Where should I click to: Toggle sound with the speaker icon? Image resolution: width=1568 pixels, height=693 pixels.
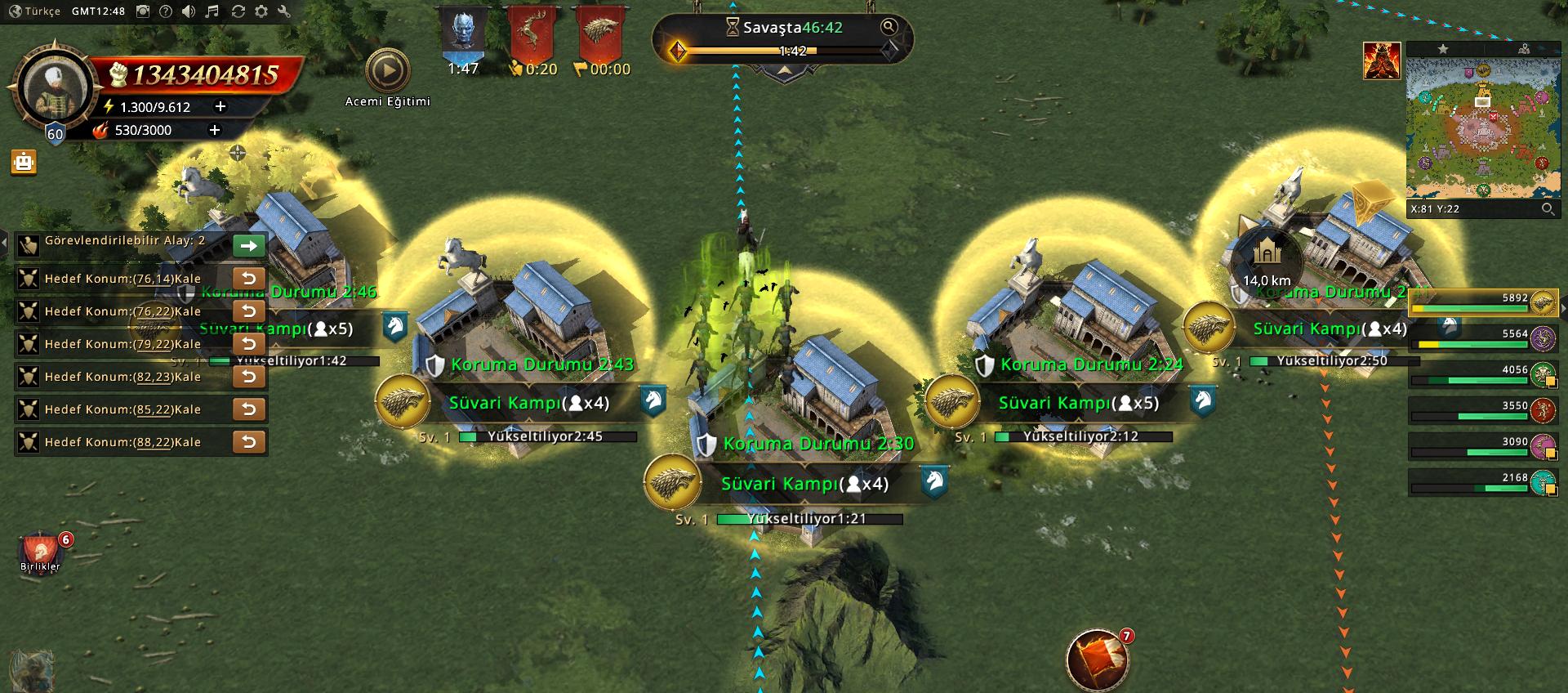click(x=189, y=11)
